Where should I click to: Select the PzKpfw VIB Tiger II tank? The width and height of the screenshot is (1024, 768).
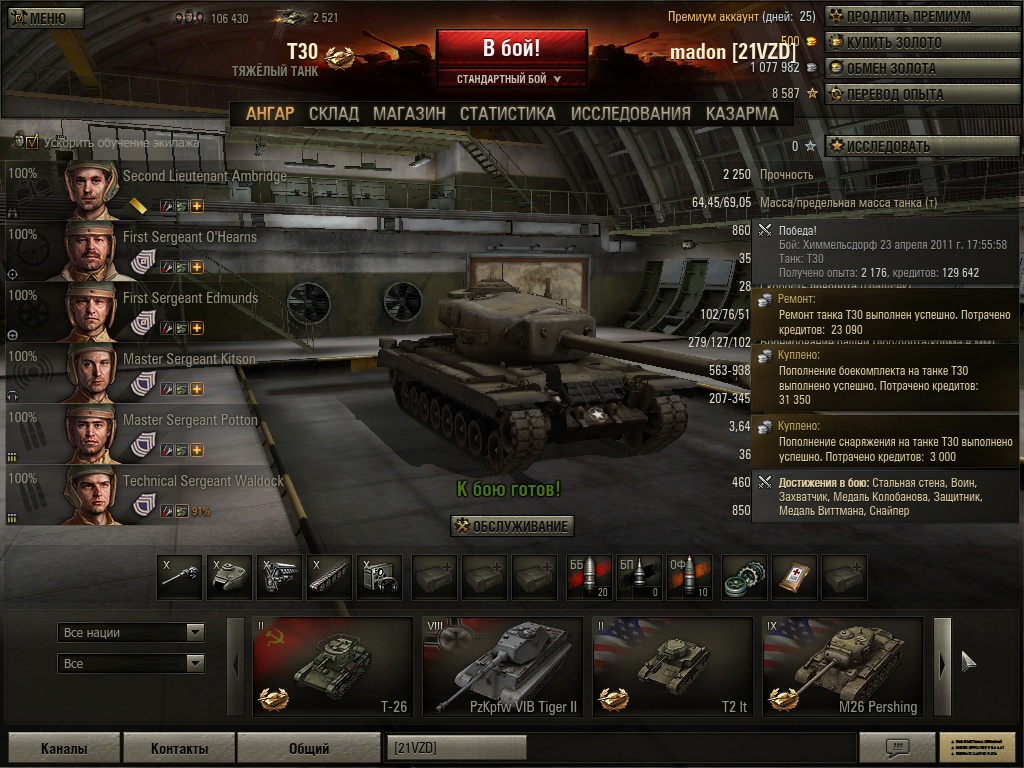502,666
